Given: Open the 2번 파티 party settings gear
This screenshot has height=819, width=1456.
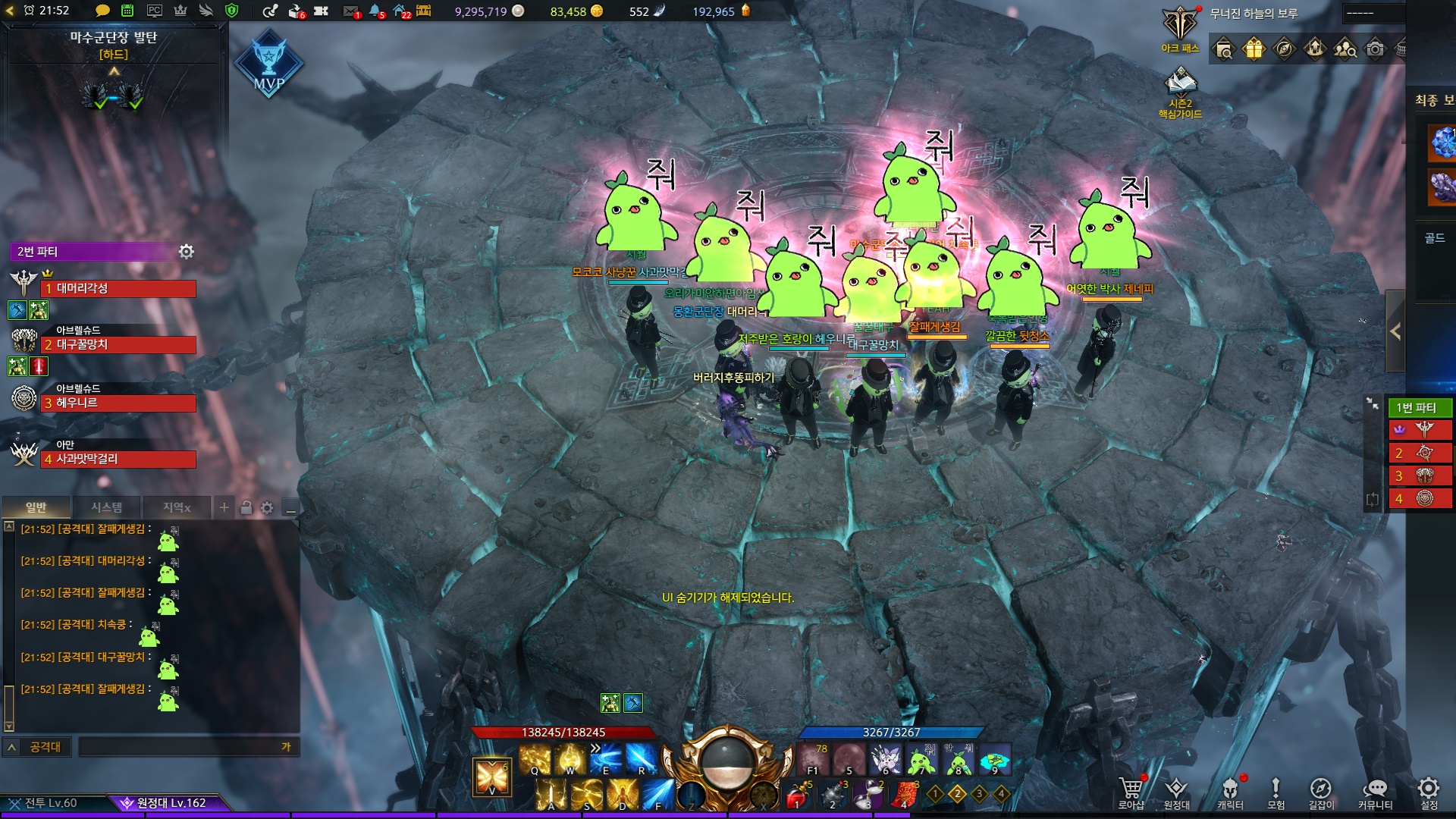Looking at the screenshot, I should point(187,251).
